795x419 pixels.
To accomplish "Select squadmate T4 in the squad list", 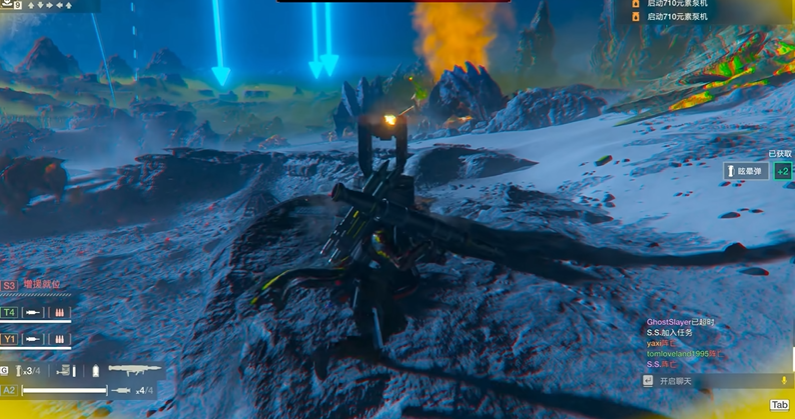I will pos(9,312).
